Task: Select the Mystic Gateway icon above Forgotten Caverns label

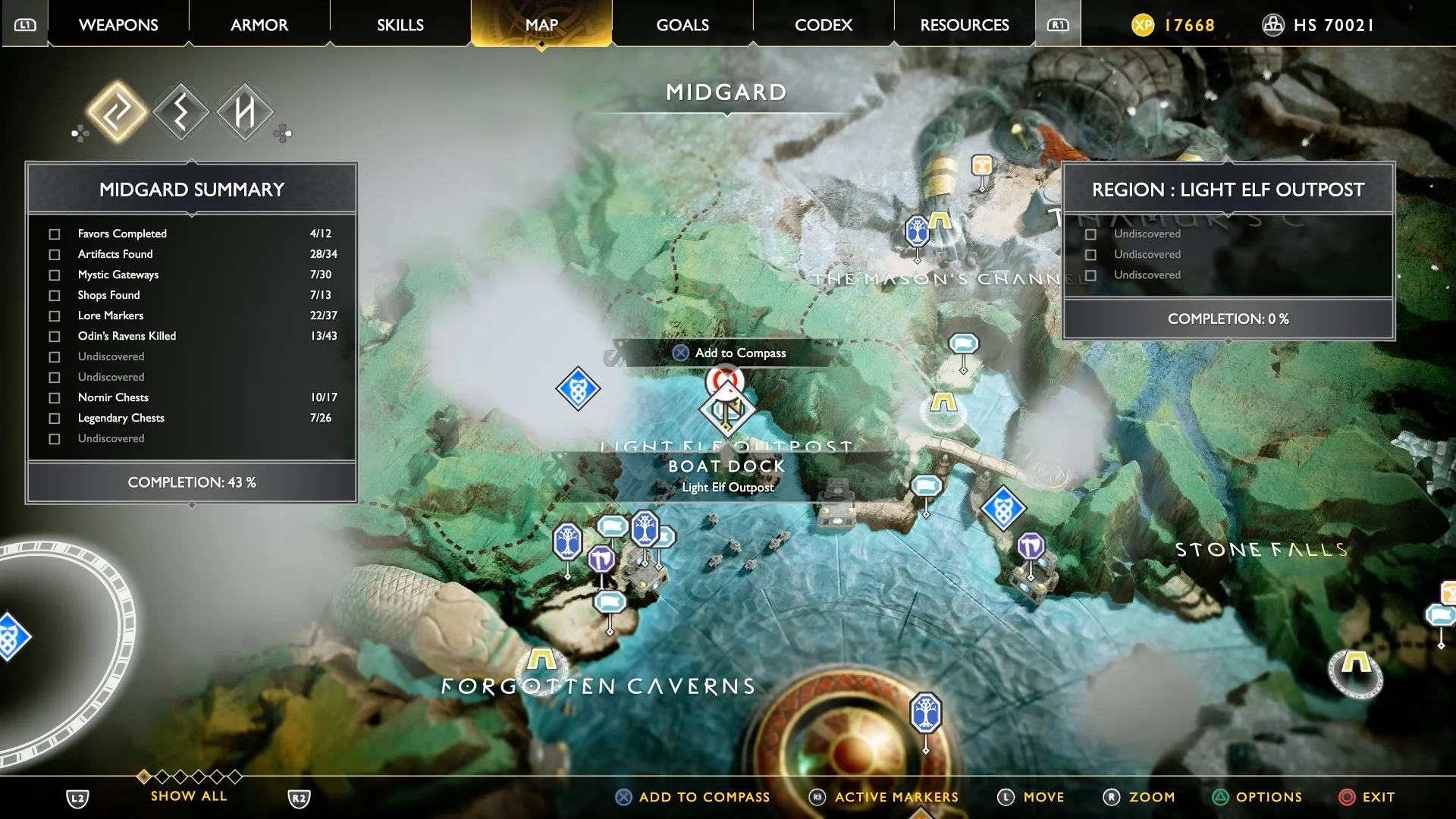Action: coord(541,660)
